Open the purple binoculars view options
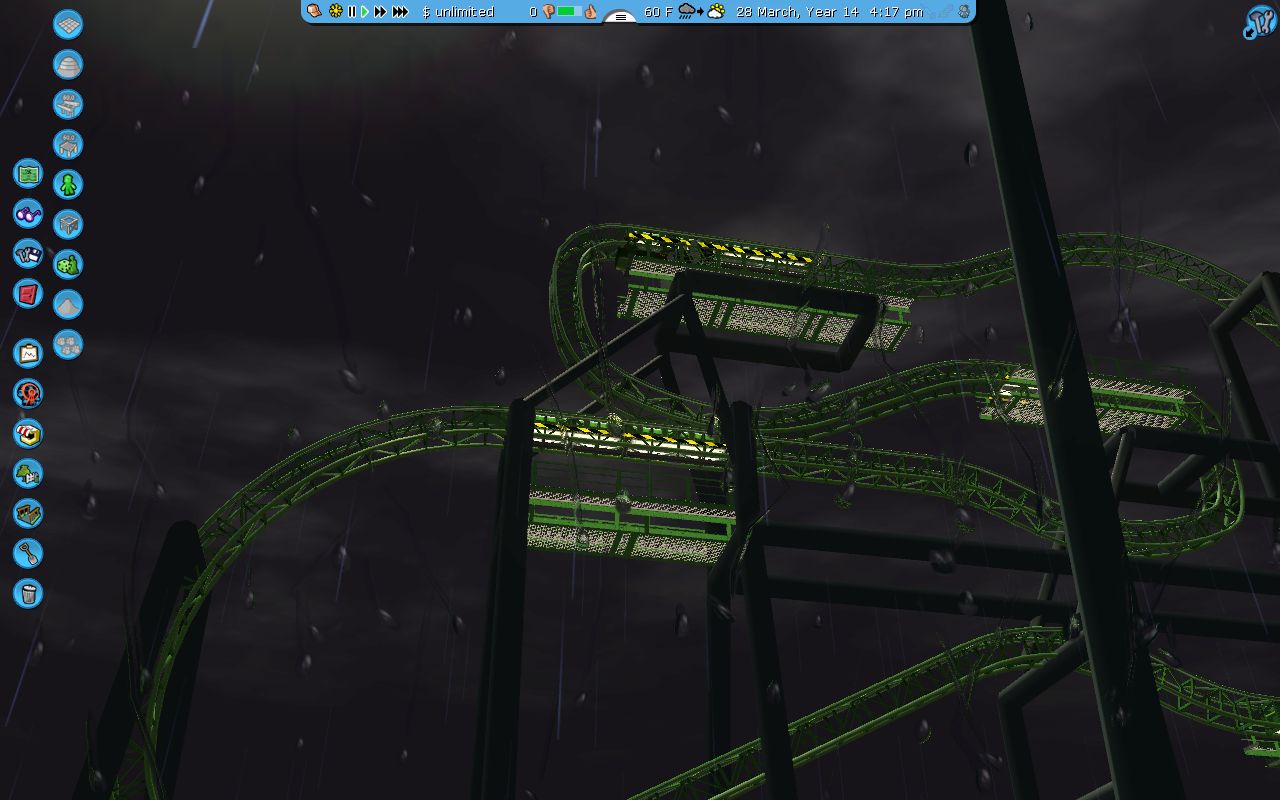 (28, 213)
